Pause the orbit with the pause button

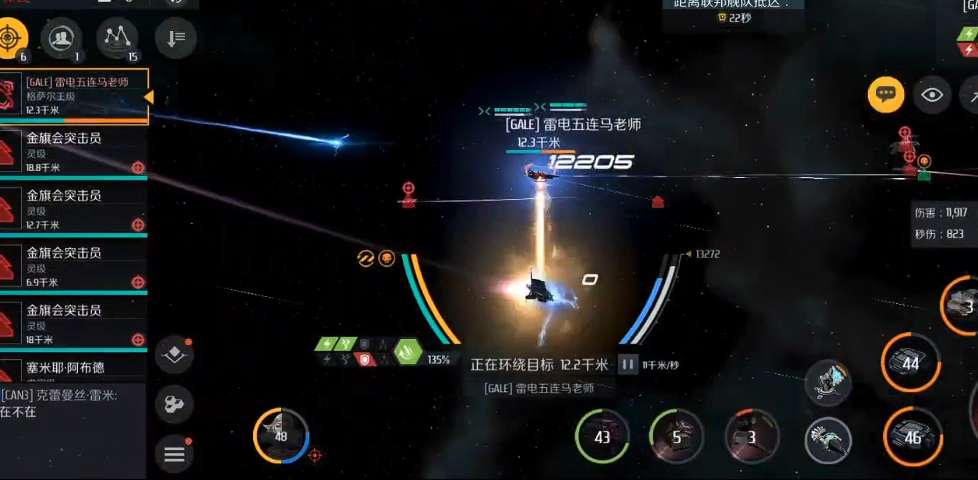pyautogui.click(x=628, y=365)
